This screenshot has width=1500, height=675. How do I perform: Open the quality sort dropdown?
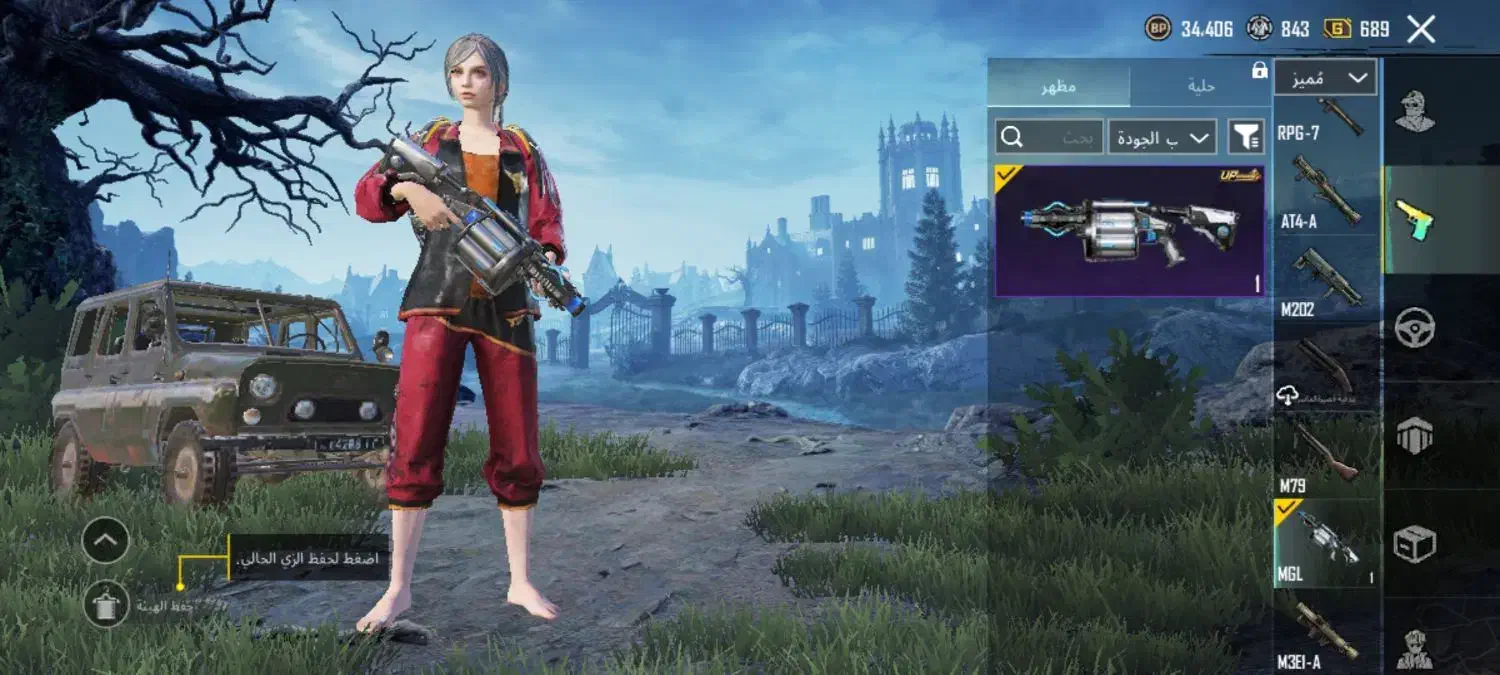pos(1161,137)
